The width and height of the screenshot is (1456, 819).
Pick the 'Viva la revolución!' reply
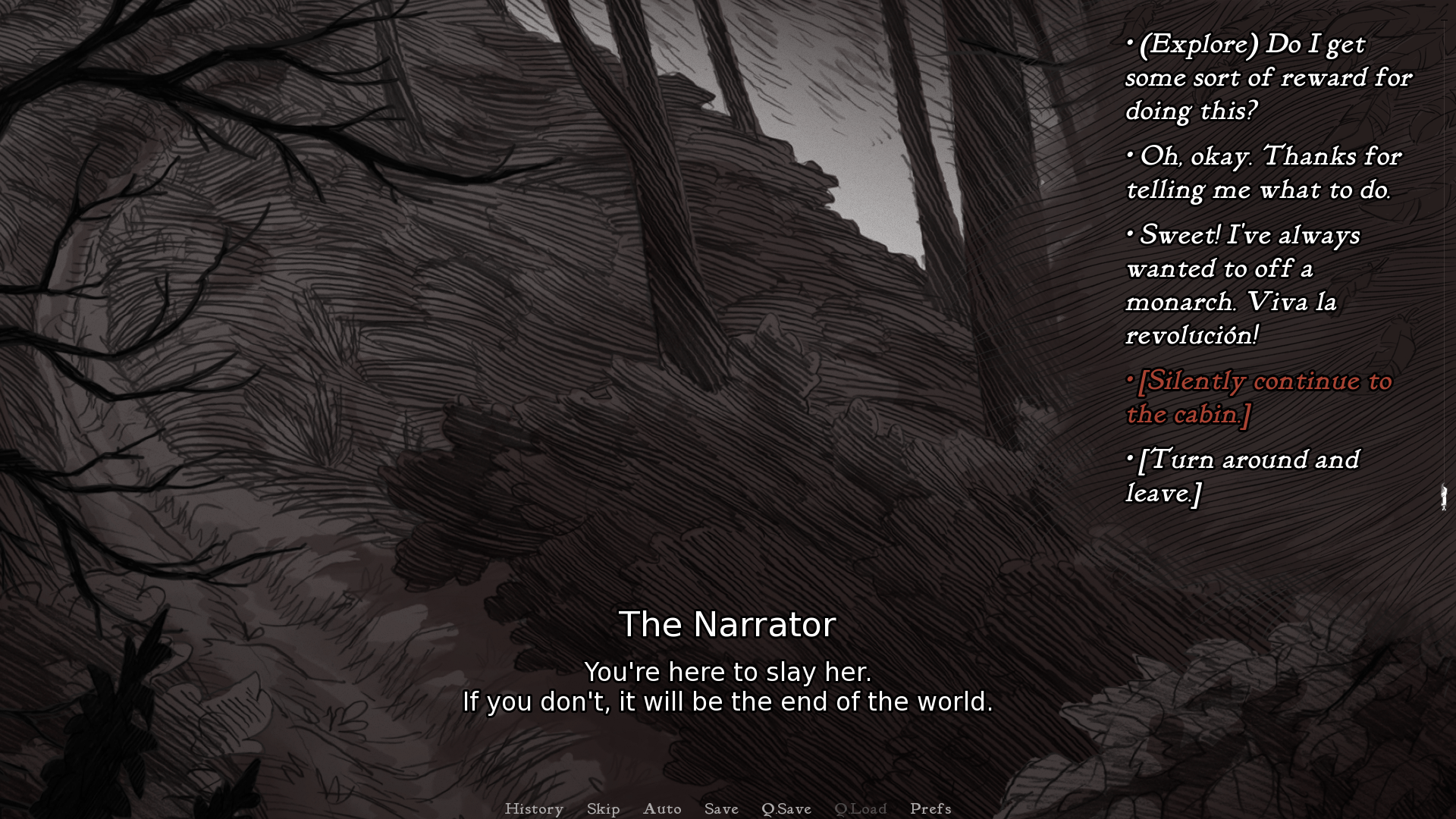(1244, 284)
